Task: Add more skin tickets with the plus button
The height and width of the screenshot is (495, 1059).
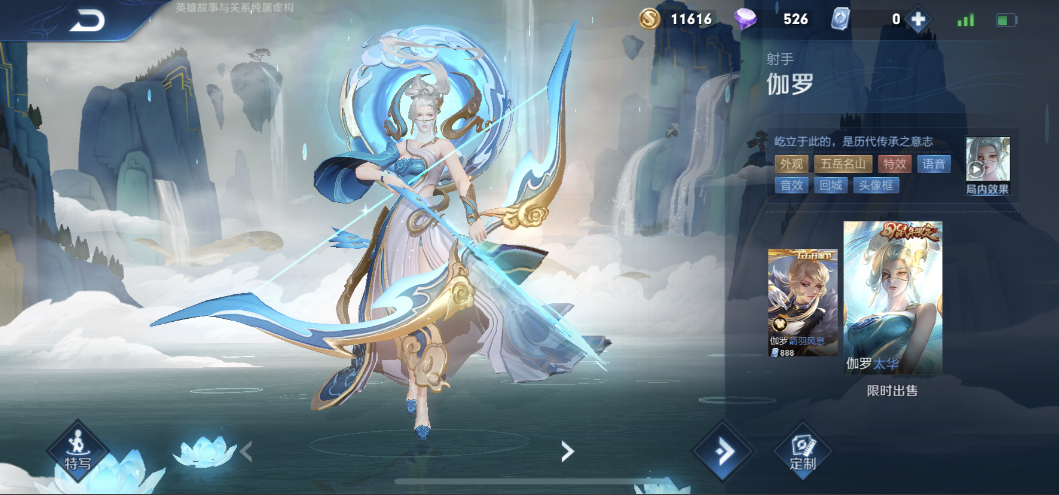Action: tap(918, 19)
